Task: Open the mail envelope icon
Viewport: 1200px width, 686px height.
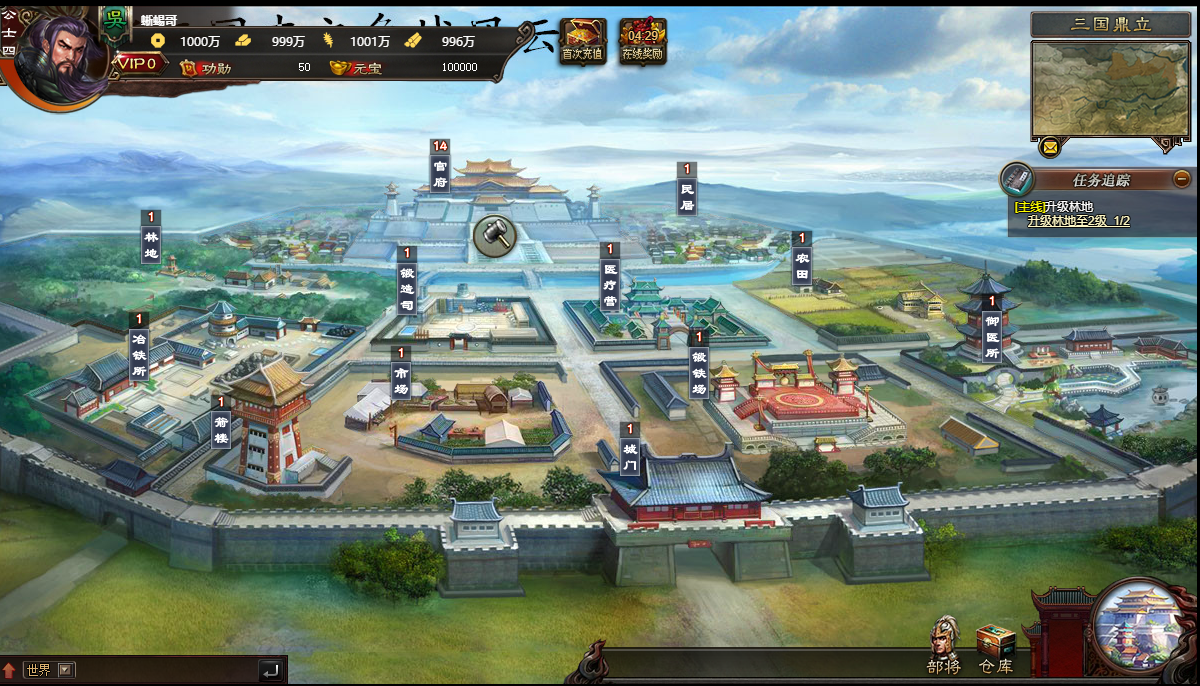Action: (1049, 148)
